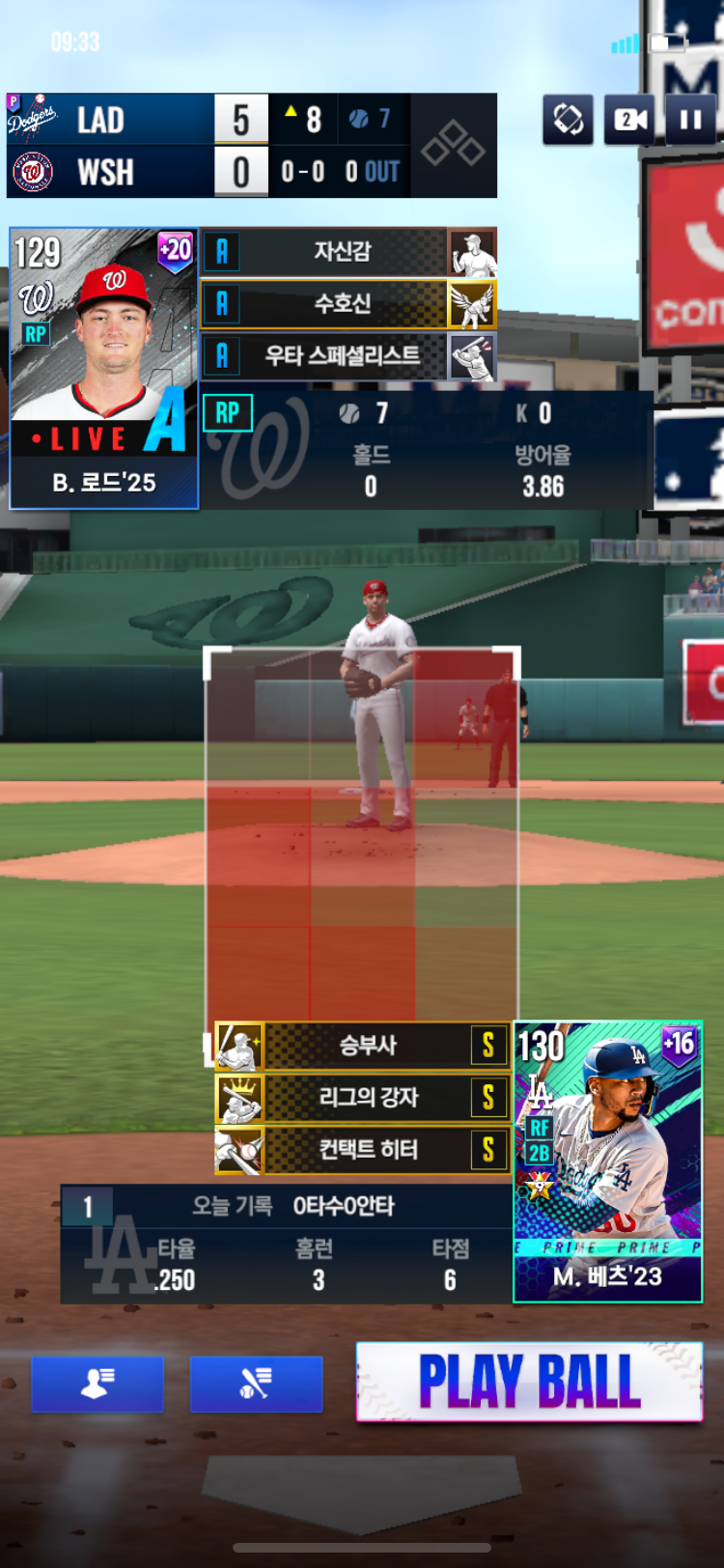This screenshot has width=724, height=1568.
Task: Start the at-bat with PLAY BALL
Action: pos(529,1382)
